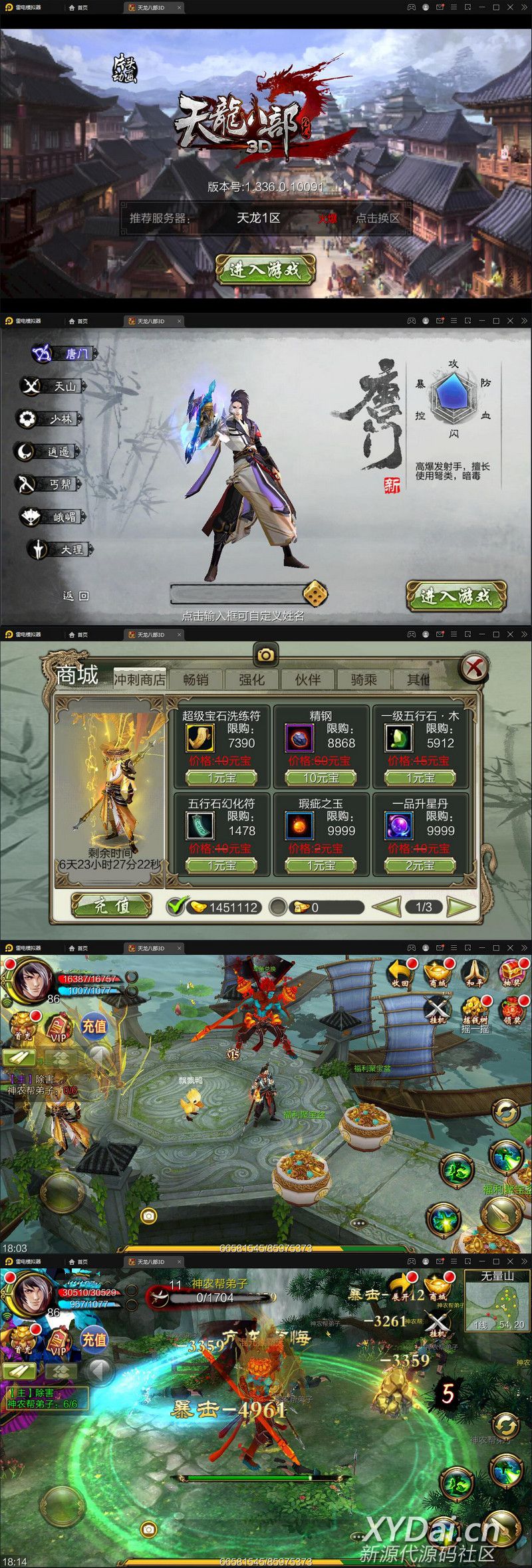Select the 唐门 class
This screenshot has width=532, height=1568.
(x=65, y=354)
